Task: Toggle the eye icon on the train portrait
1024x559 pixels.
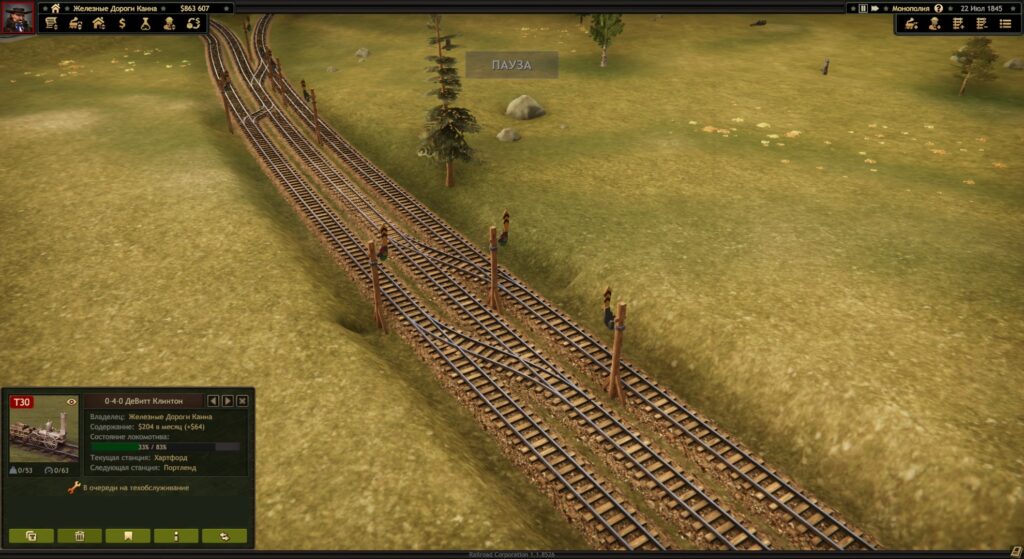Action: coord(71,402)
